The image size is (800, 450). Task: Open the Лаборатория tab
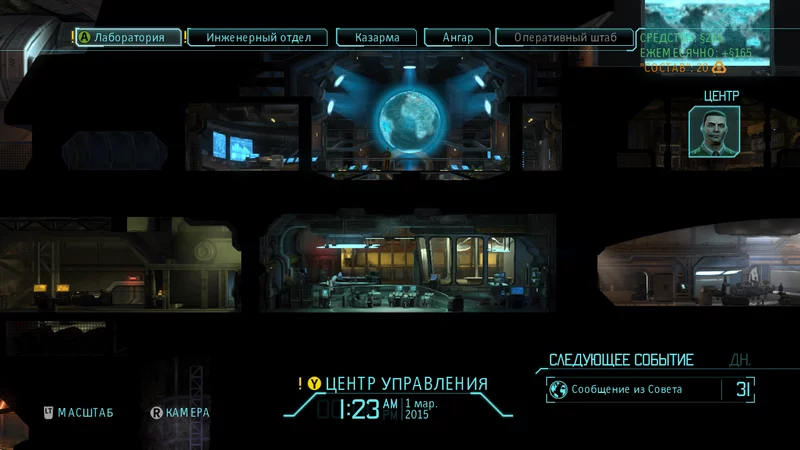click(x=130, y=38)
